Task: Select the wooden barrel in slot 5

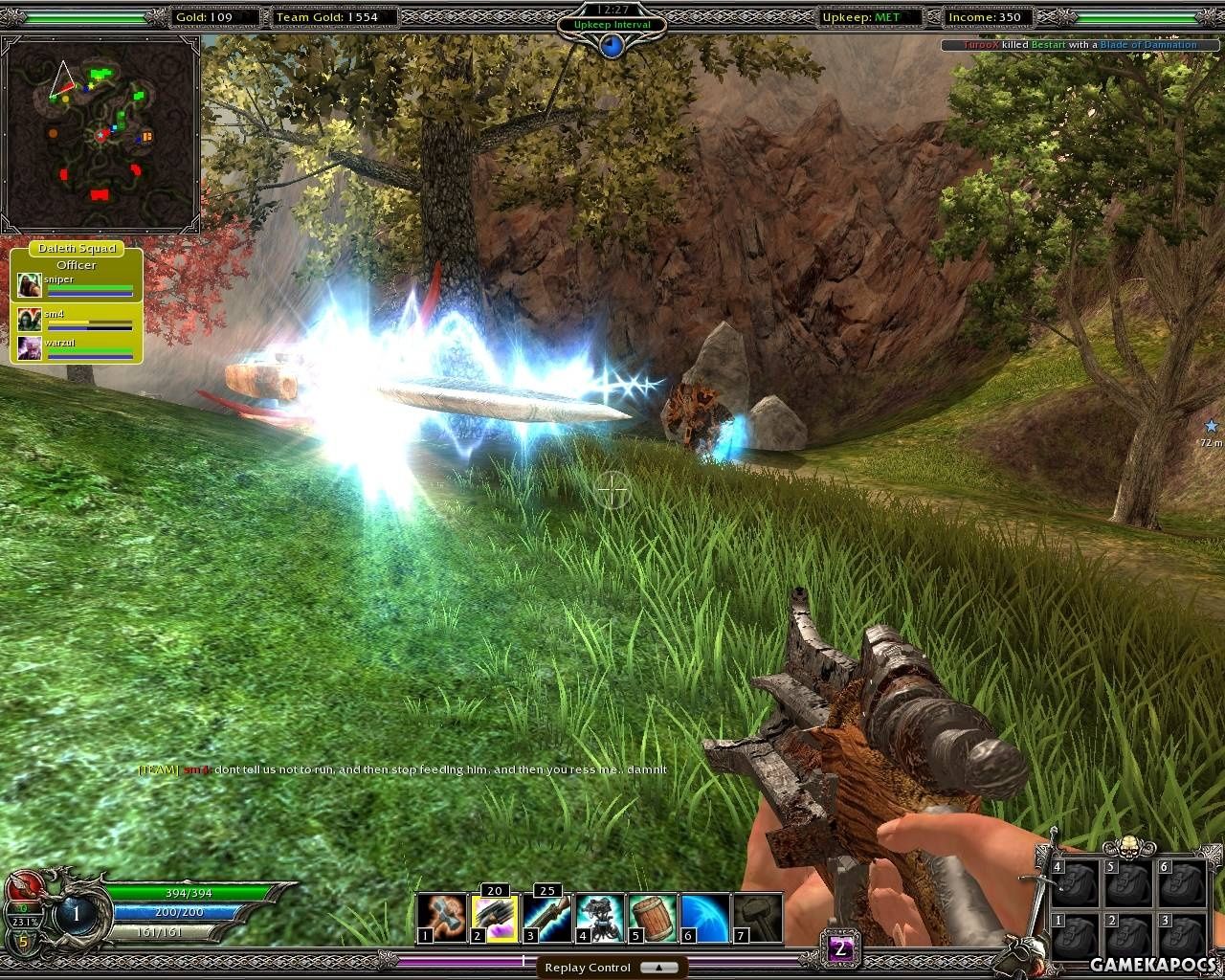Action: (652, 919)
